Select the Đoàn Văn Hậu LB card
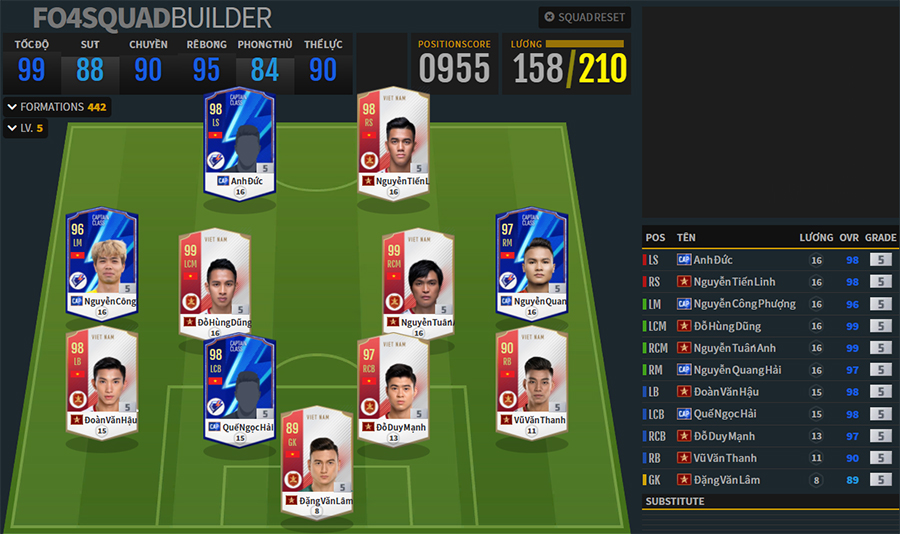The image size is (900, 534). coord(101,380)
